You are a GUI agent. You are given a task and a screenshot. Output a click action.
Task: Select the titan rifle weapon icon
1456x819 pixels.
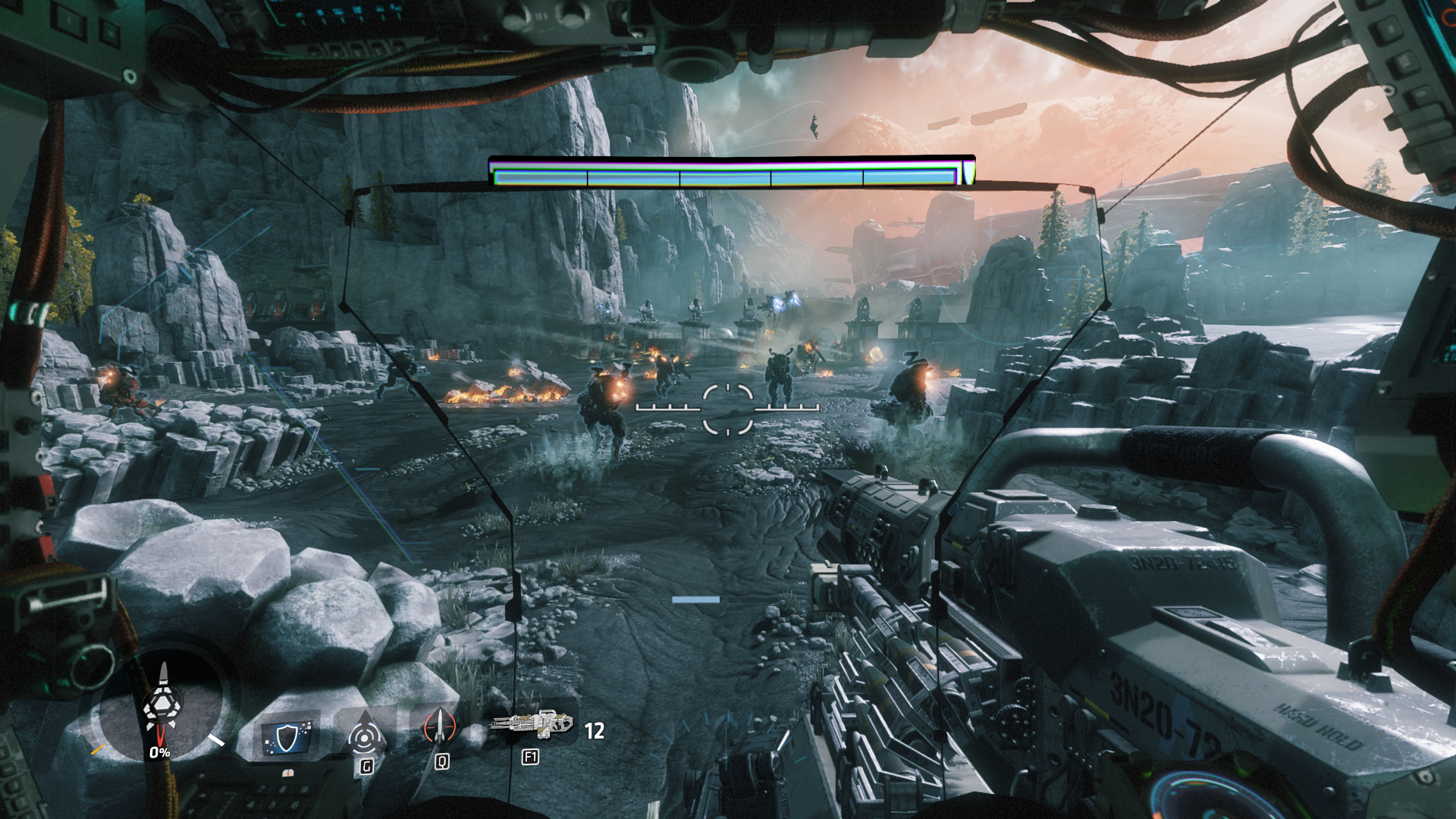point(532,724)
